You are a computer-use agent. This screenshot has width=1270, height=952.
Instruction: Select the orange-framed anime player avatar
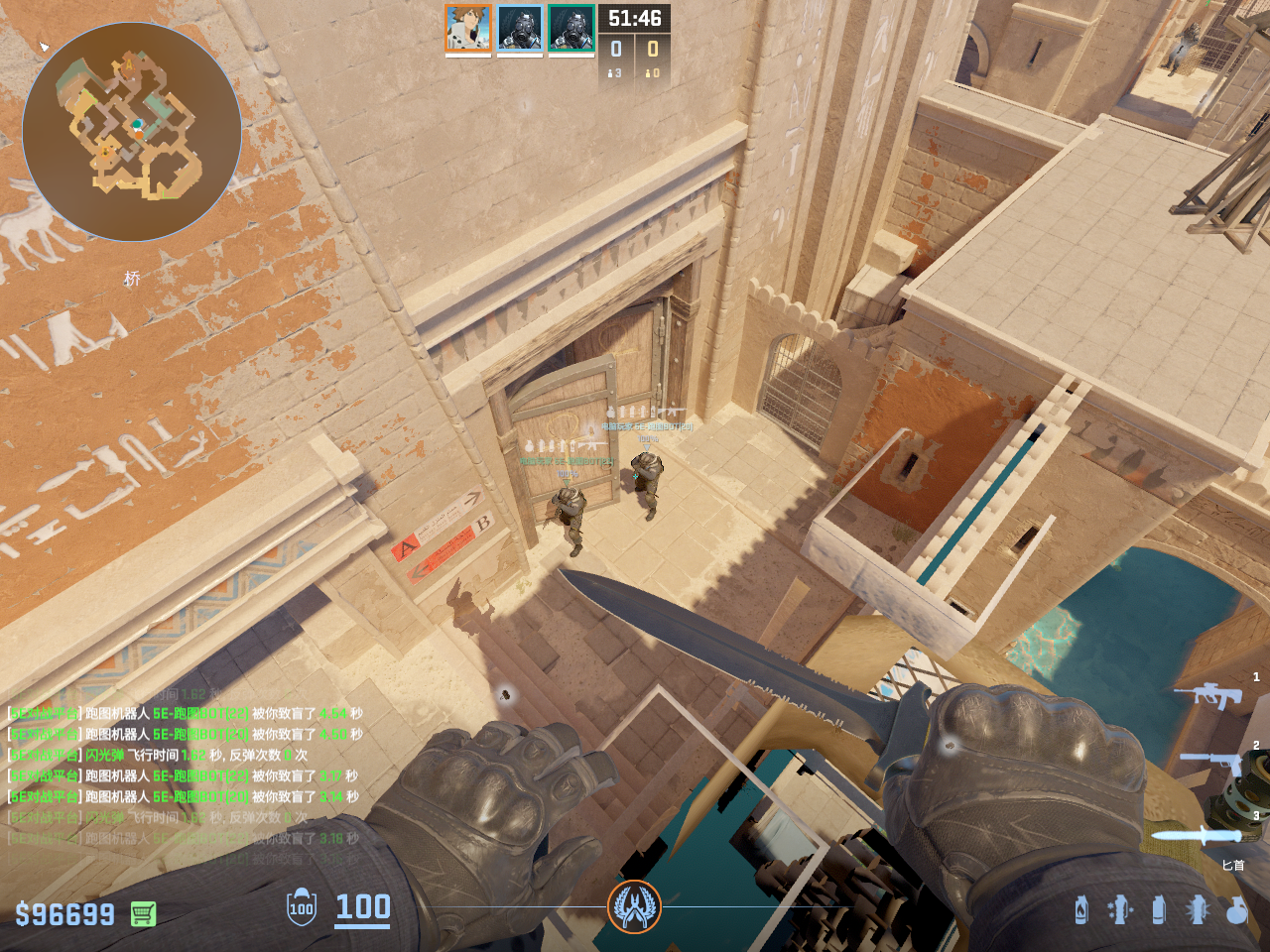pyautogui.click(x=467, y=28)
